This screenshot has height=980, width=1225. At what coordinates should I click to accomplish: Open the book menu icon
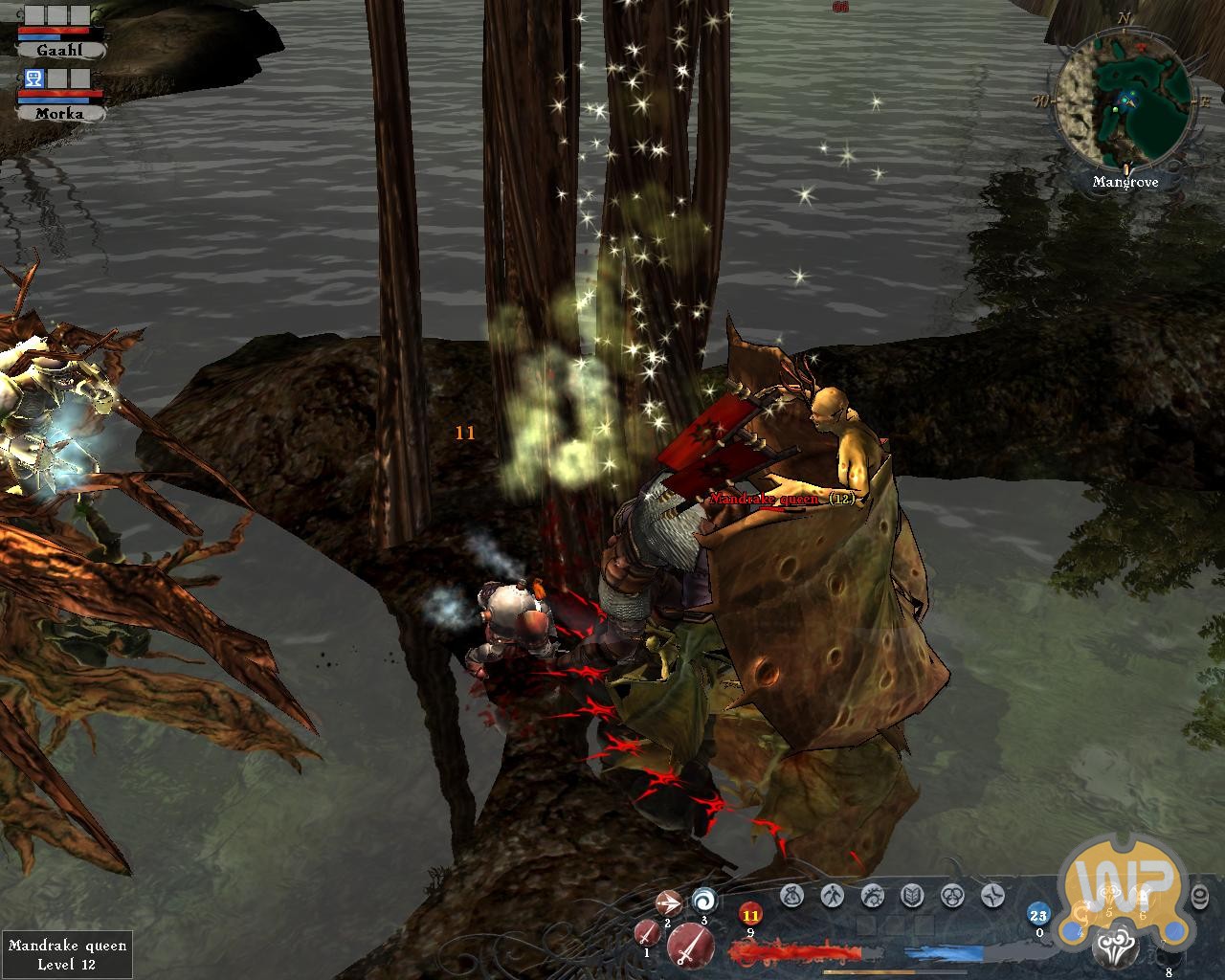point(911,896)
